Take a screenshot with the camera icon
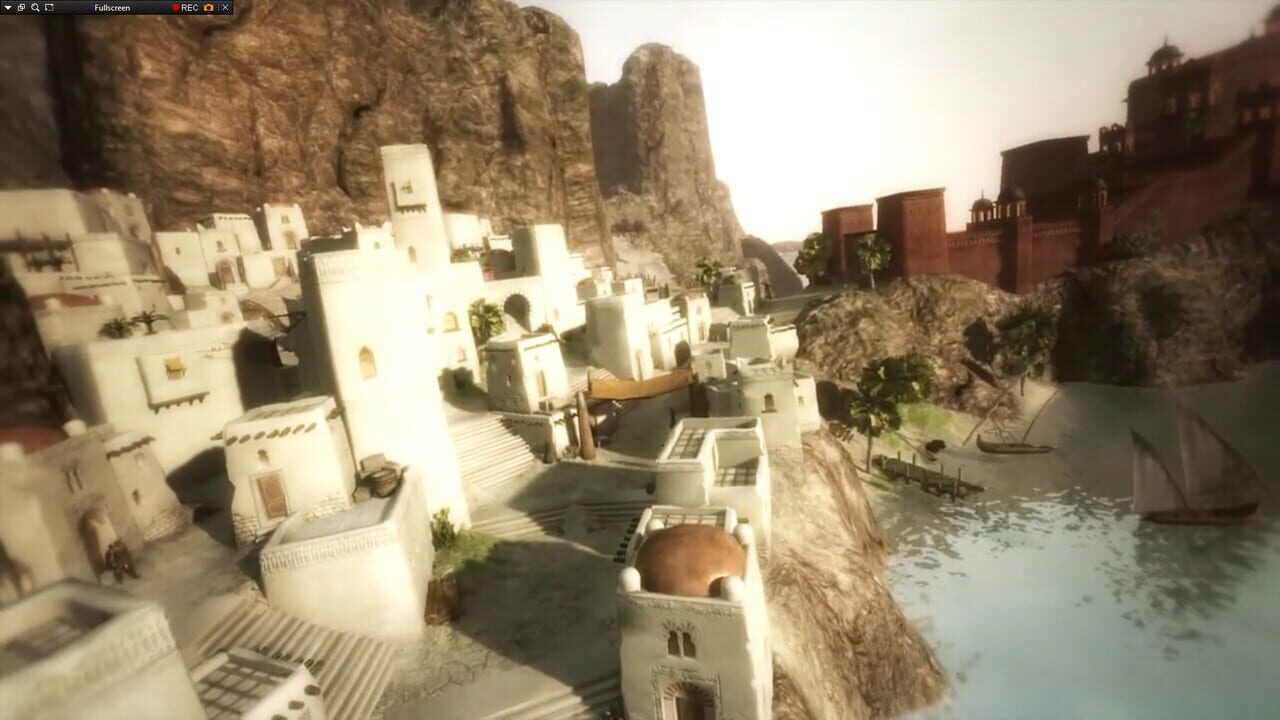This screenshot has width=1280, height=720. [208, 8]
